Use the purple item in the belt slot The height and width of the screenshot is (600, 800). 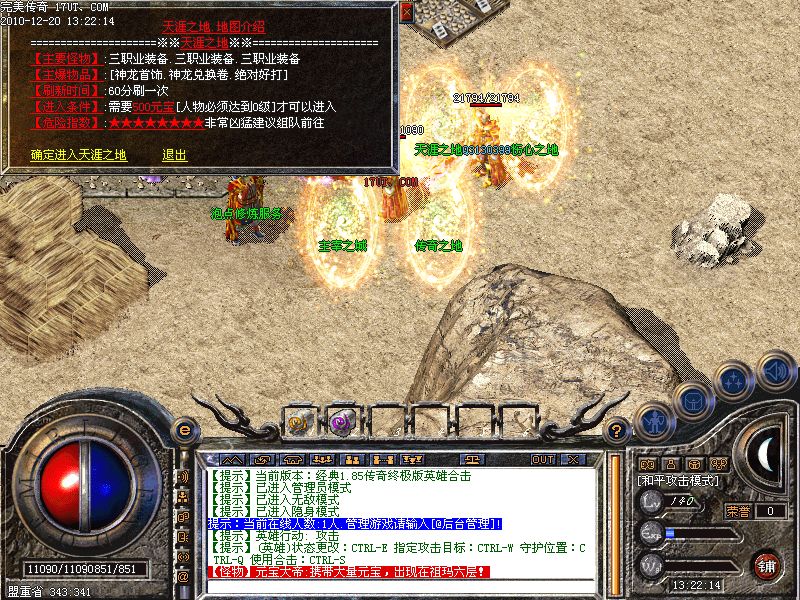coord(342,422)
